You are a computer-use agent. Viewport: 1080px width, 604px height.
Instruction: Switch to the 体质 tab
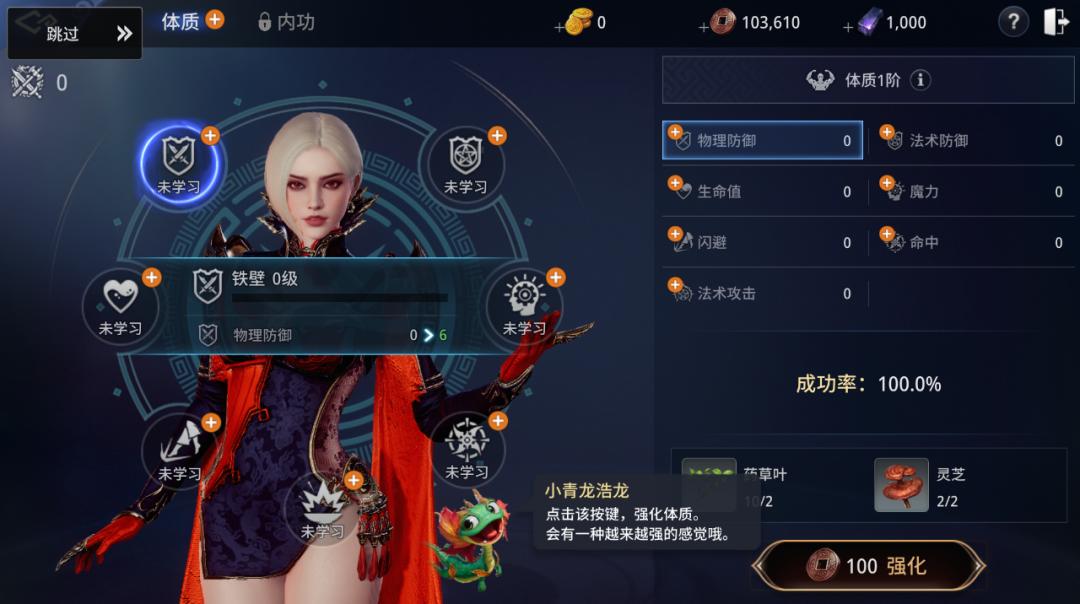(x=181, y=22)
